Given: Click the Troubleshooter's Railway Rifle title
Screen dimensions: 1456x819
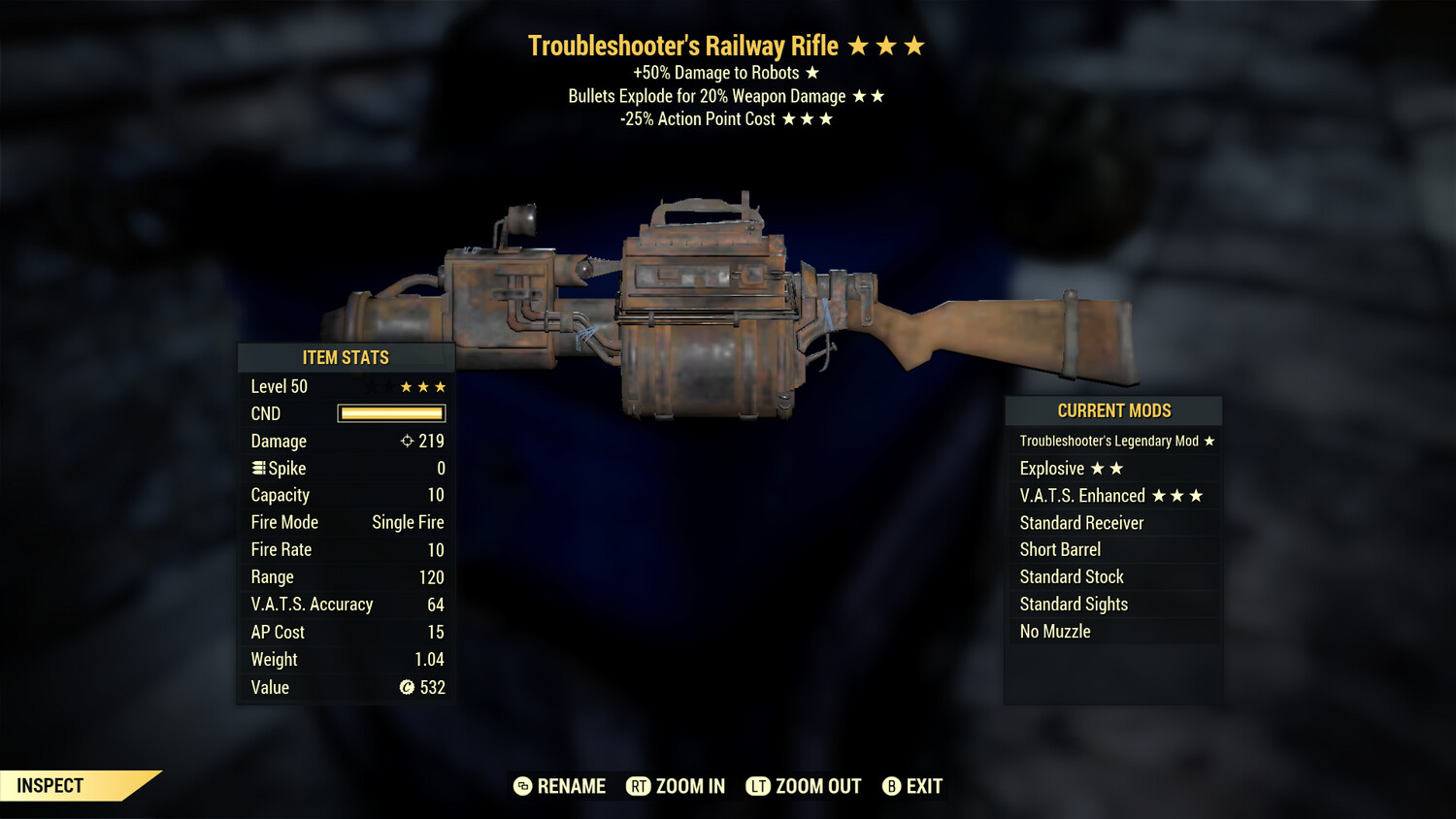Looking at the screenshot, I should coord(684,46).
